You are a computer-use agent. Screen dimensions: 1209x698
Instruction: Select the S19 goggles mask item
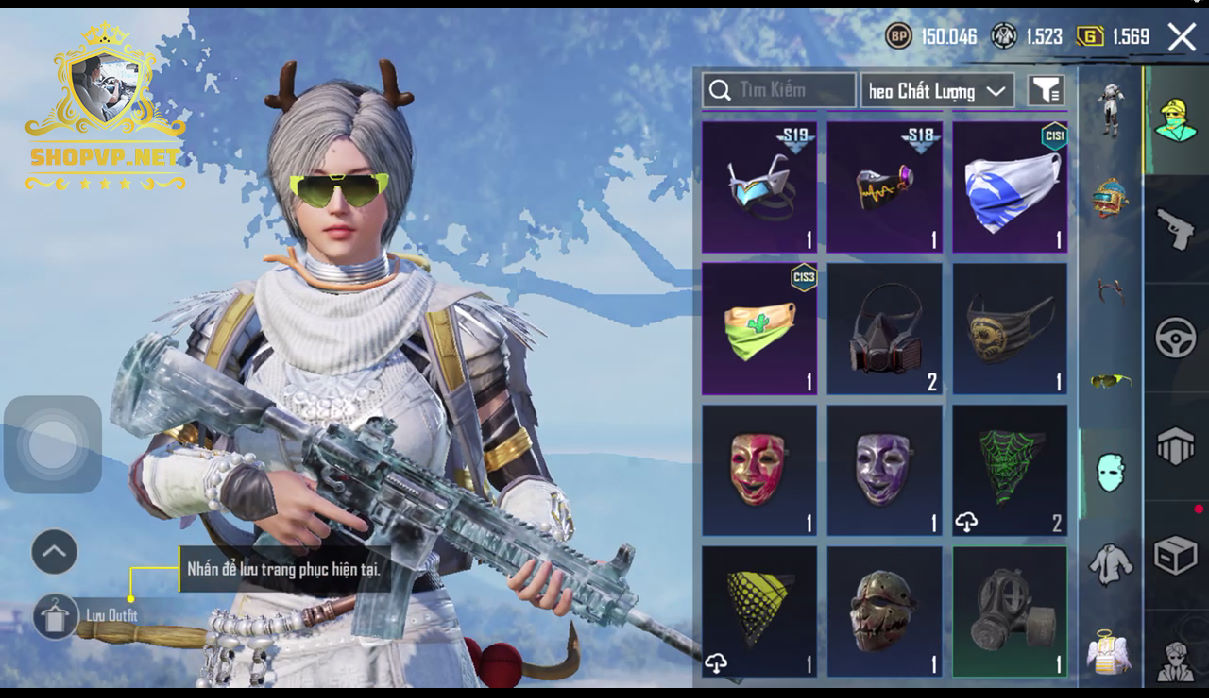759,187
